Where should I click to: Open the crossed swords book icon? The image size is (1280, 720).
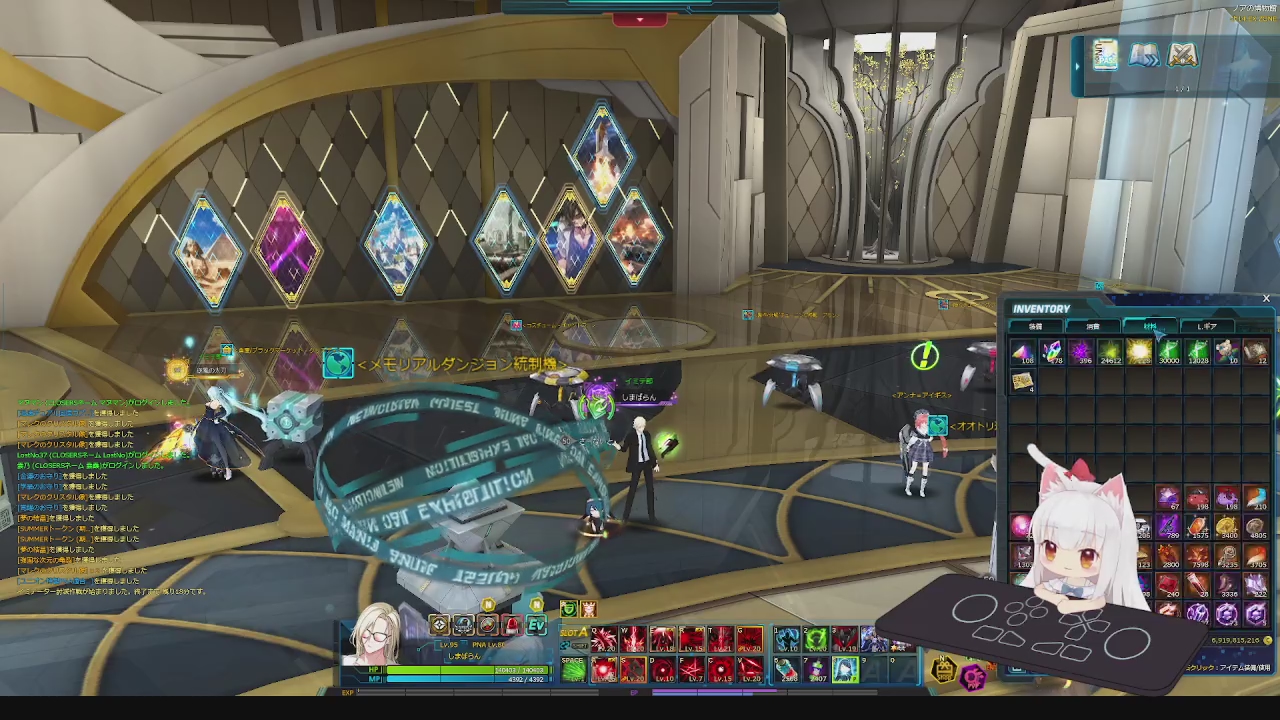tap(1183, 55)
